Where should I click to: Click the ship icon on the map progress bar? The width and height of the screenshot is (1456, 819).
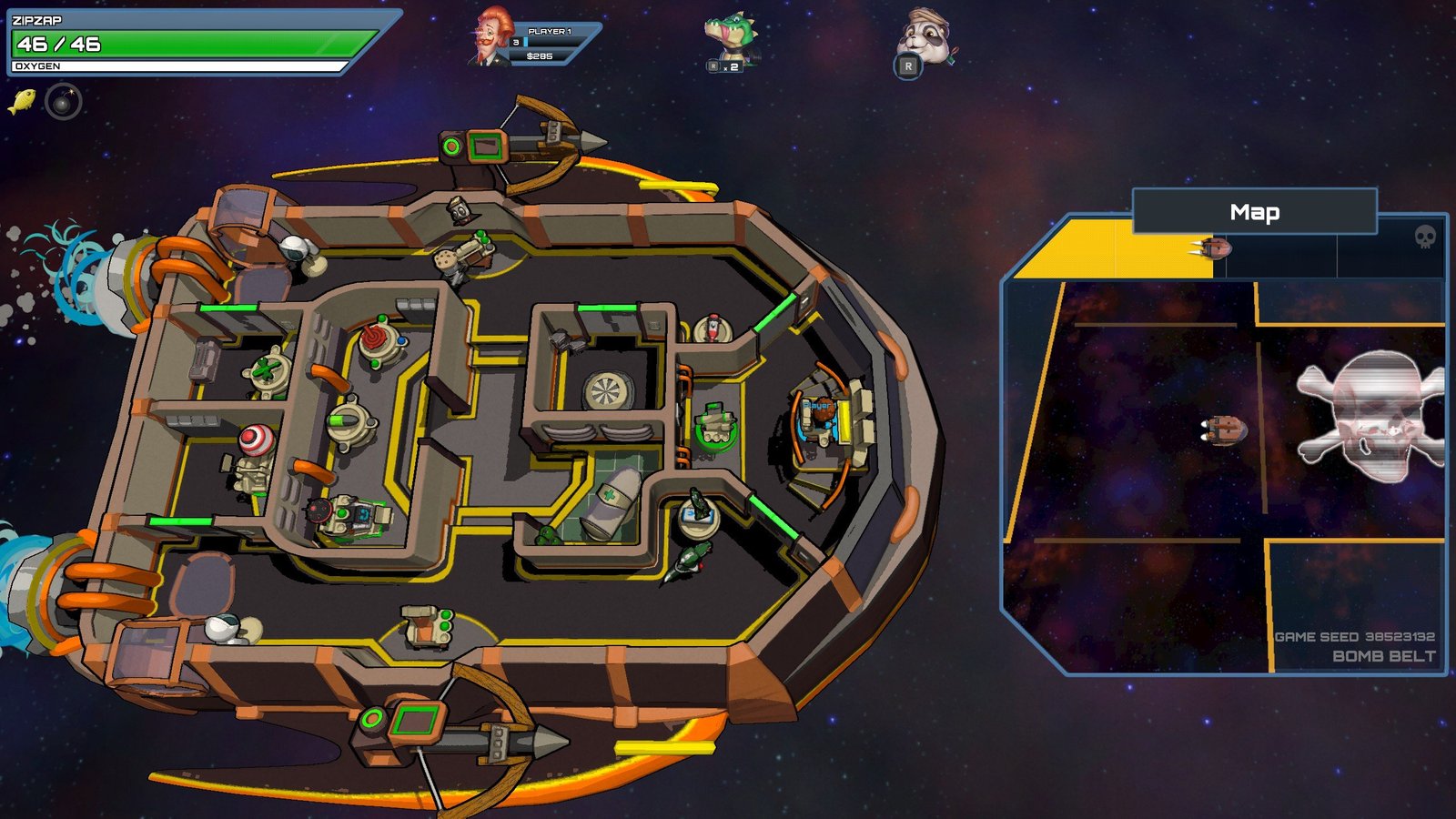1214,248
